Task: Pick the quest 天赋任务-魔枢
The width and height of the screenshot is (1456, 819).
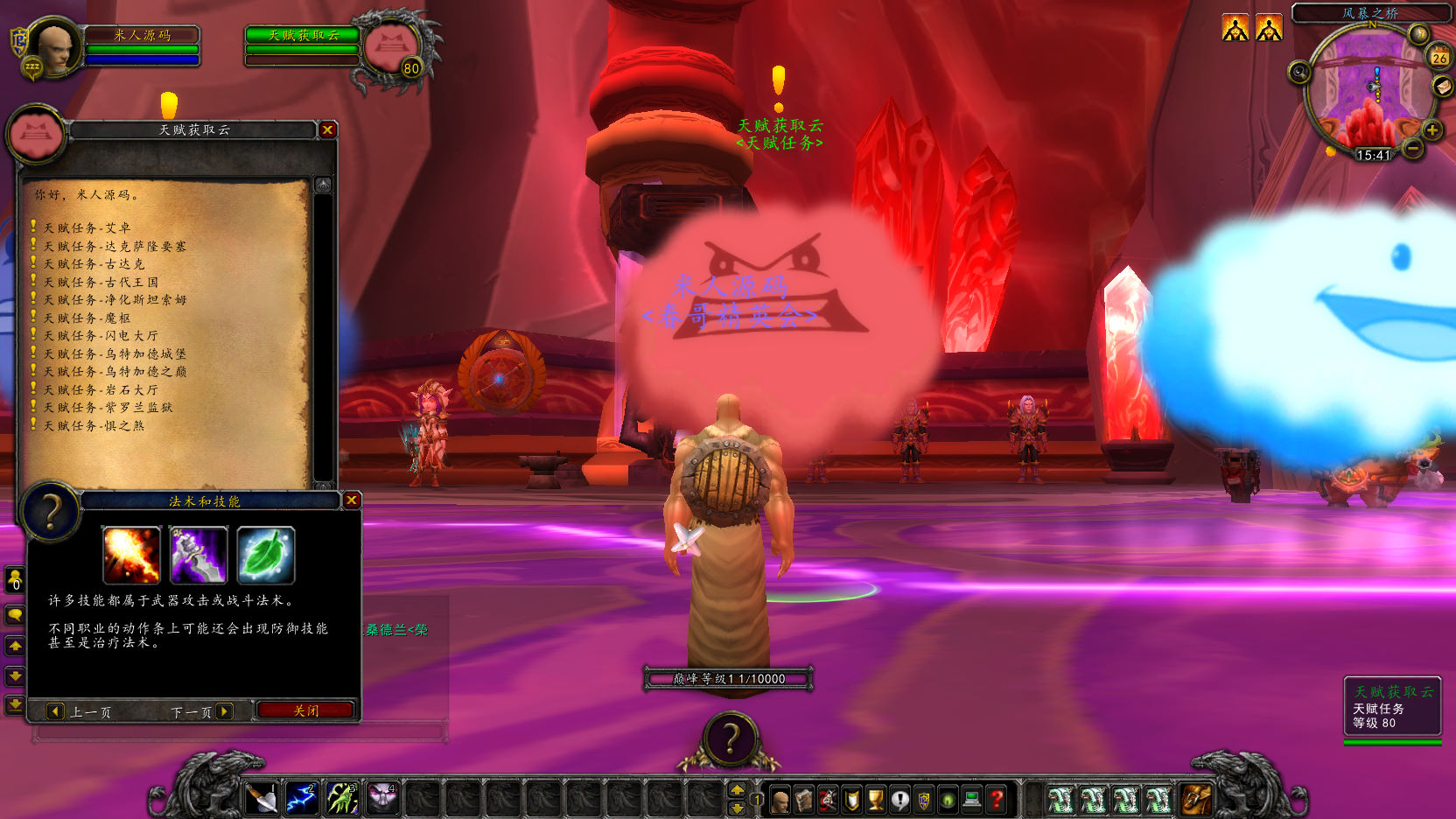Action: point(87,318)
